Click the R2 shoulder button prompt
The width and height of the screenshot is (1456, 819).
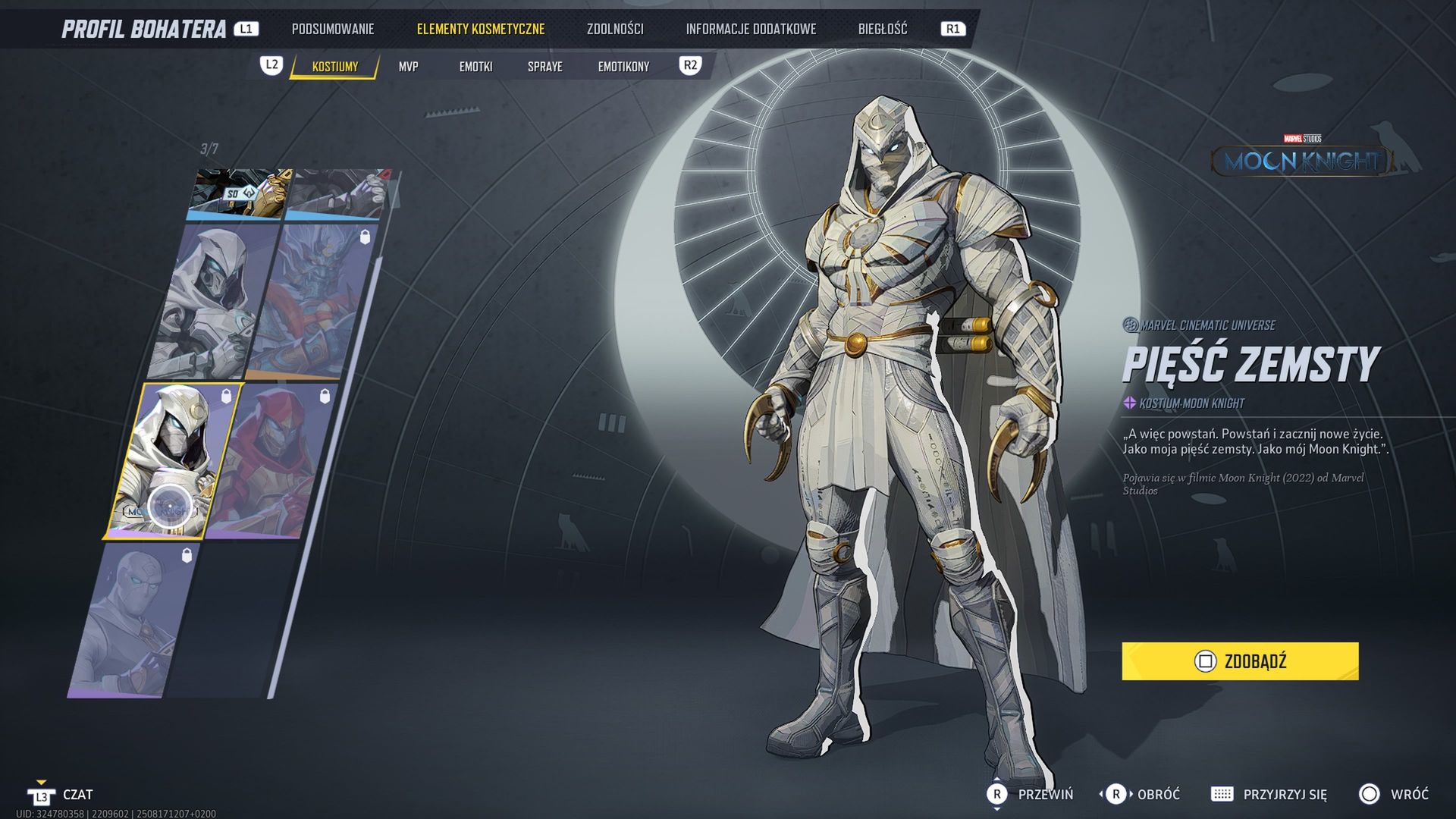tap(691, 64)
